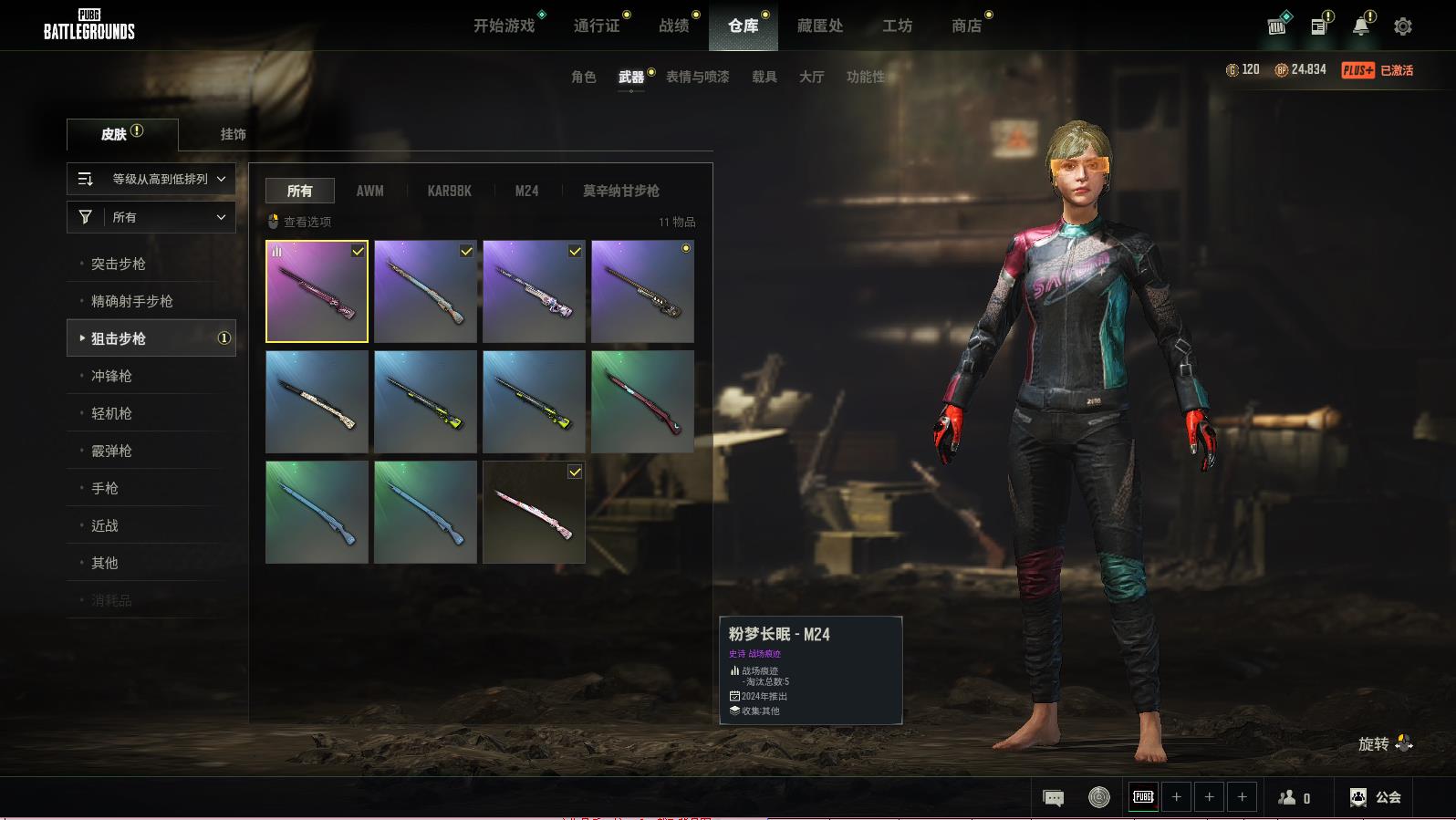This screenshot has width=1456, height=820.
Task: Open the 开始游戏 (Start Game) menu
Action: pyautogui.click(x=504, y=26)
